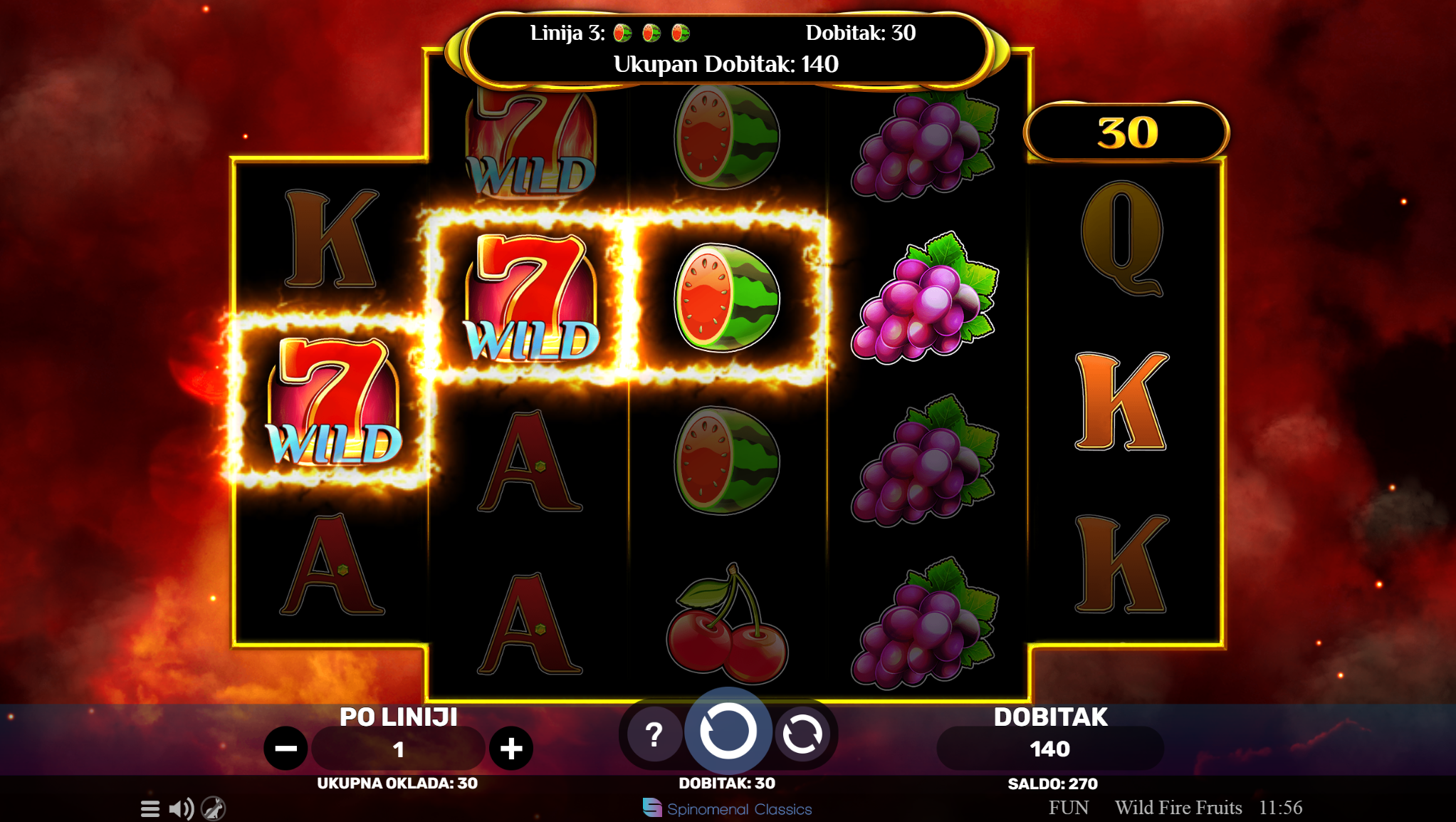Open the hamburger menu
The image size is (1456, 822).
[150, 808]
